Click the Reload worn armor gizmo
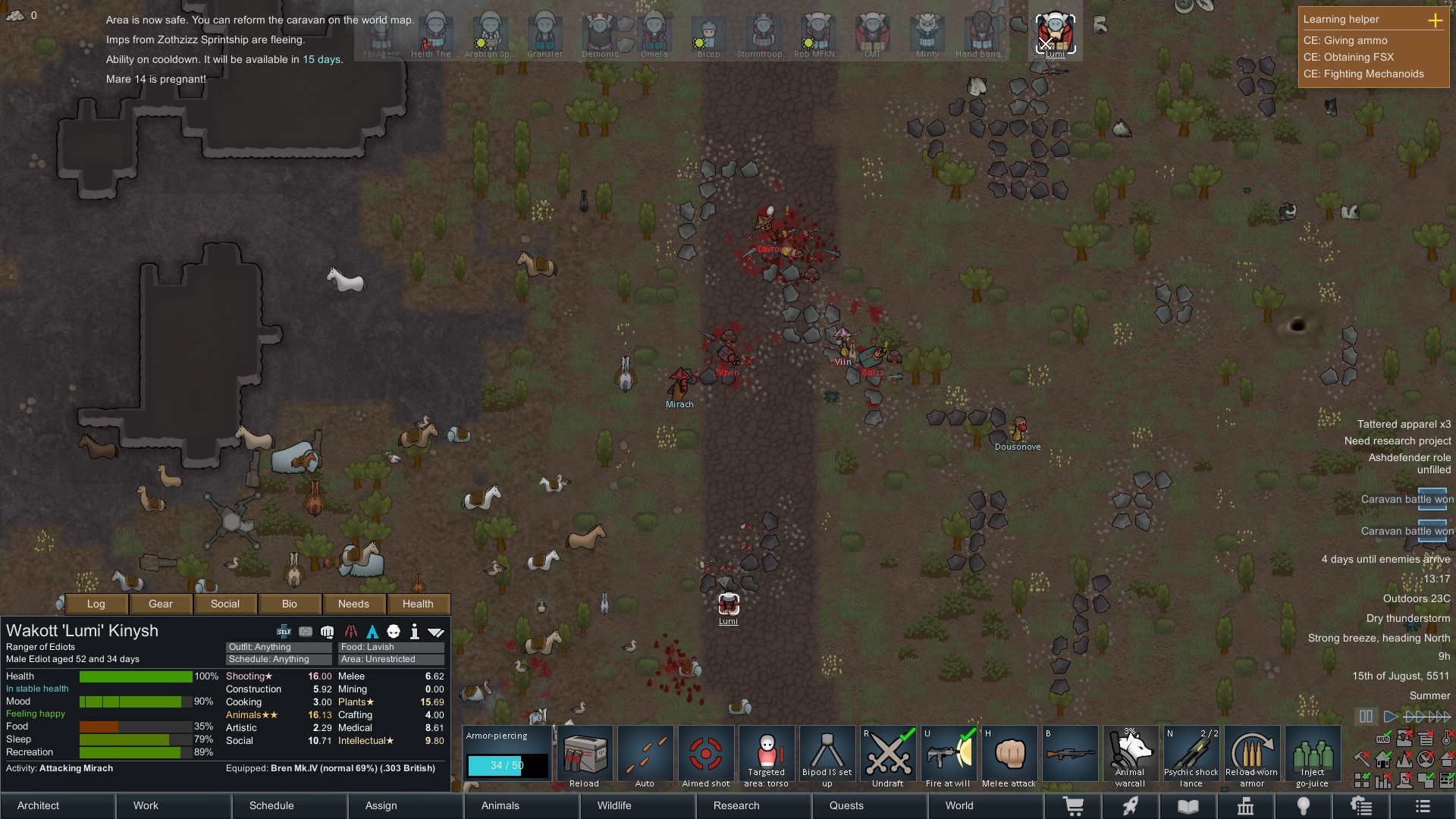The image size is (1456, 819). click(x=1252, y=753)
